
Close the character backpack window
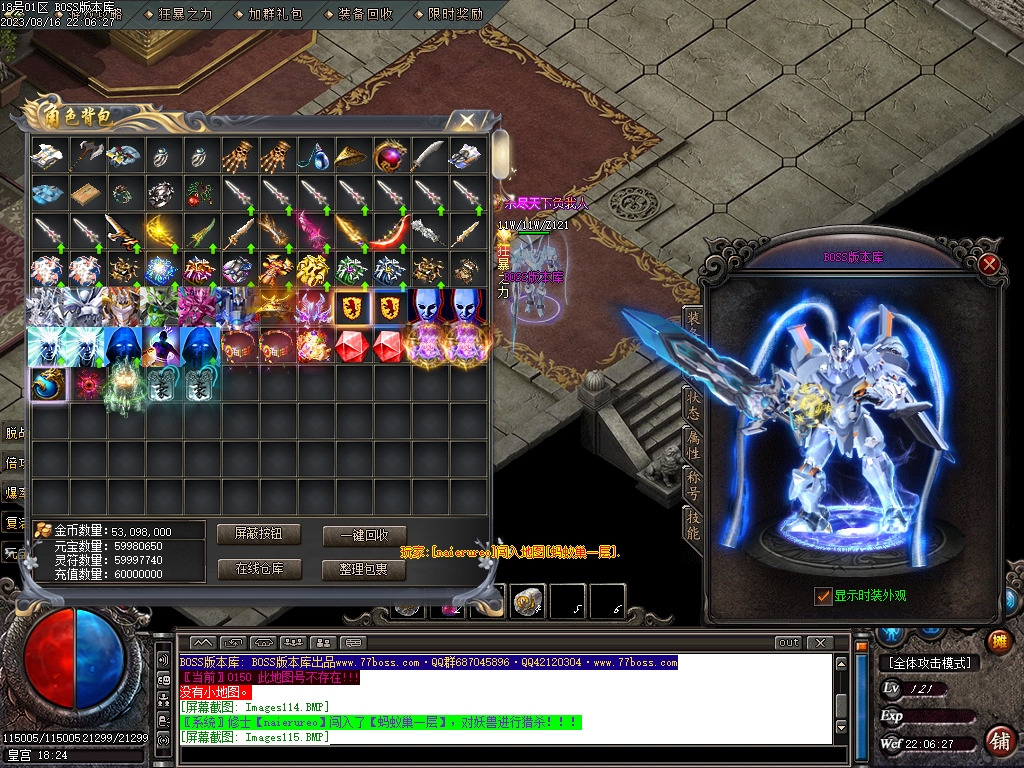[x=466, y=121]
